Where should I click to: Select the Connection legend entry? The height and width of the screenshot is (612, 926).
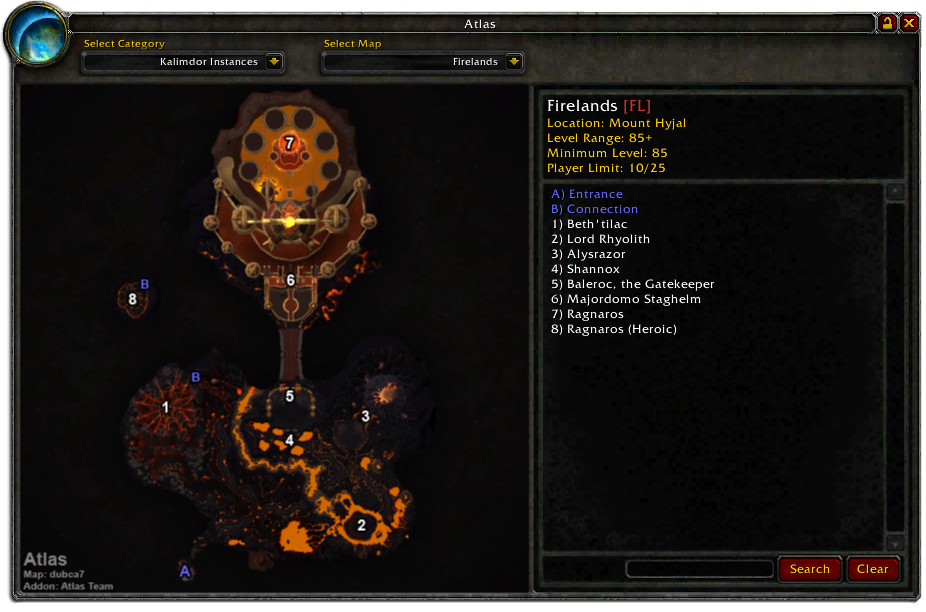click(x=594, y=209)
